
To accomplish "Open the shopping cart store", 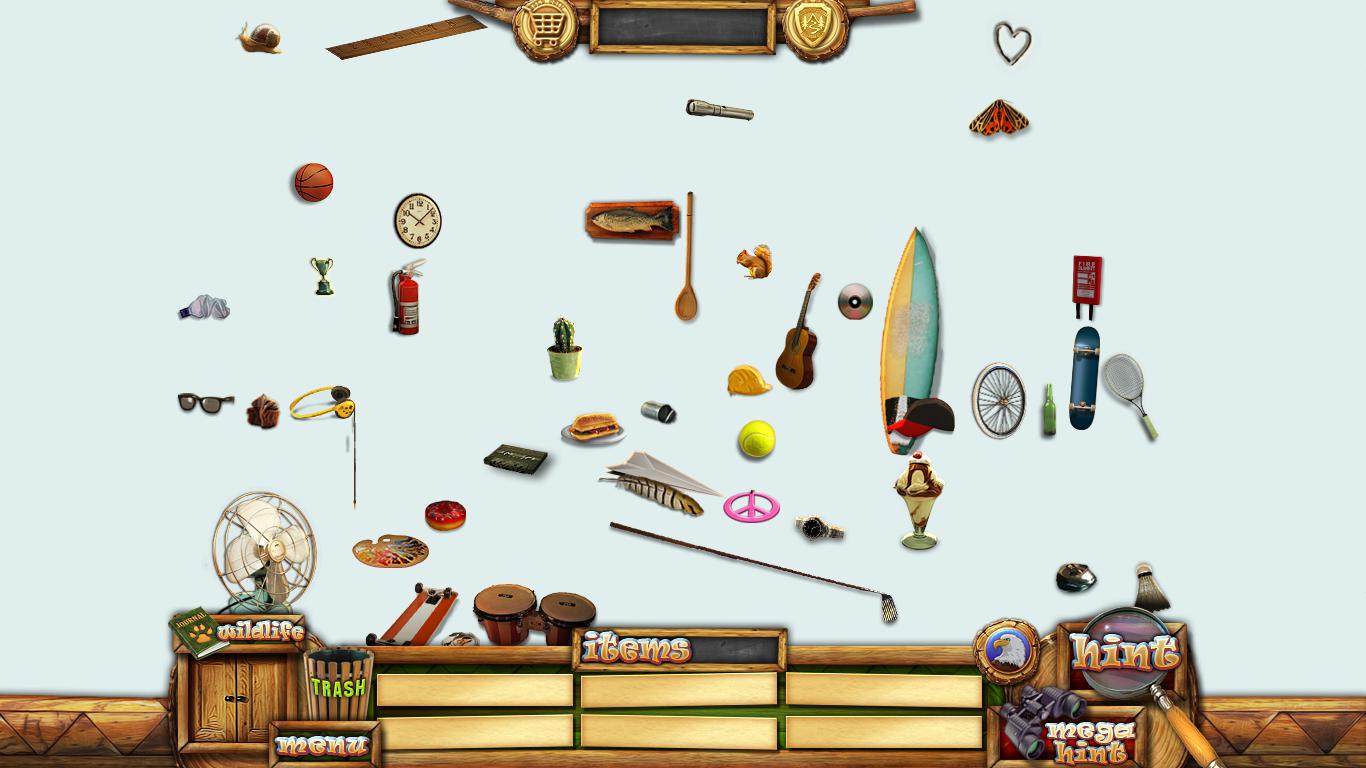I will point(545,29).
